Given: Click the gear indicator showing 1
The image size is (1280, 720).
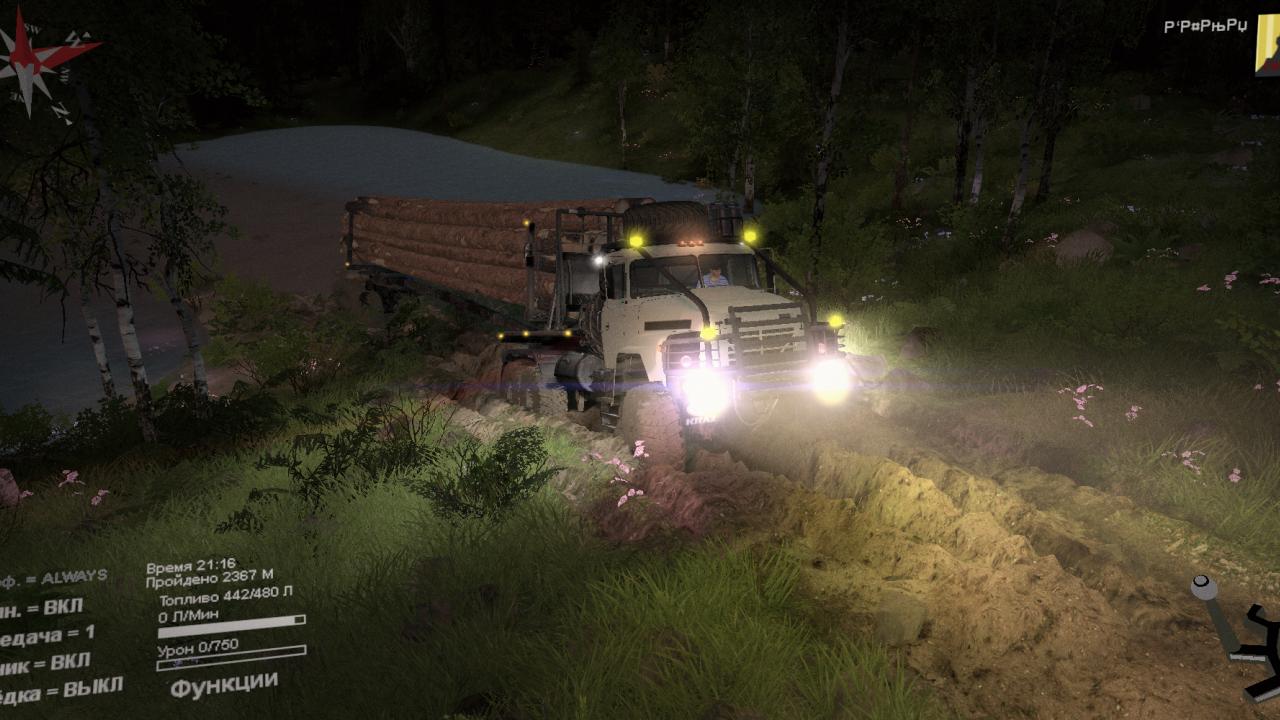Looking at the screenshot, I should click(x=50, y=634).
